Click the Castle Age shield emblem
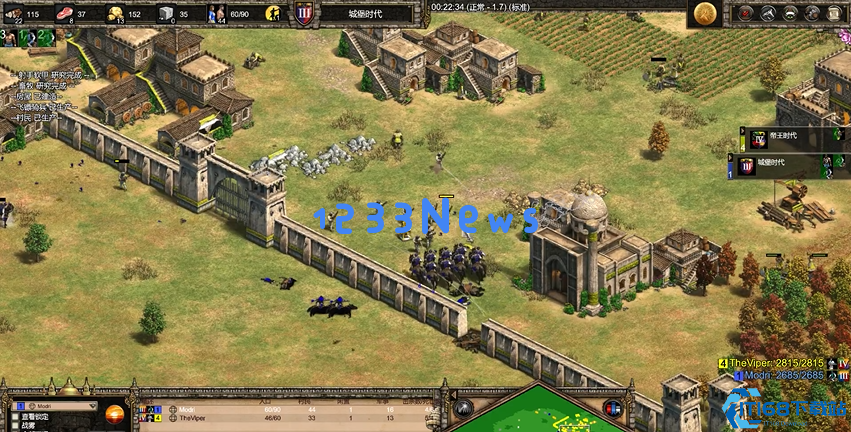The width and height of the screenshot is (851, 432). [304, 13]
